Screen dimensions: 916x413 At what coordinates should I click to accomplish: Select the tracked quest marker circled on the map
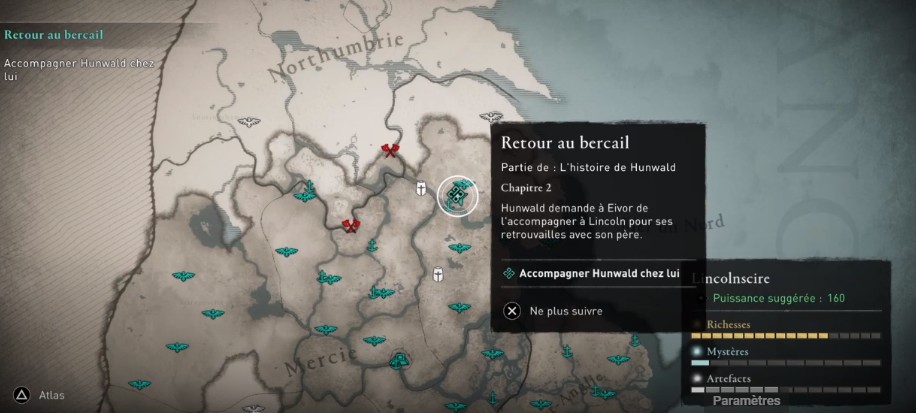tap(456, 196)
